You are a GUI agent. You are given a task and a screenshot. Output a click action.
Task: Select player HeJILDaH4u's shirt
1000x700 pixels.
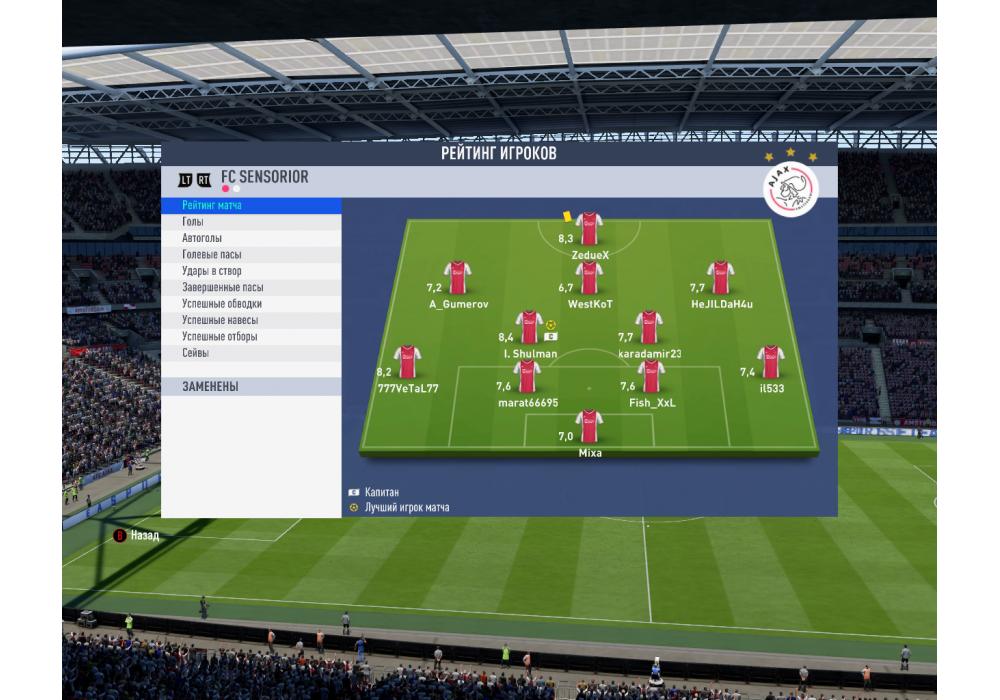tap(720, 277)
